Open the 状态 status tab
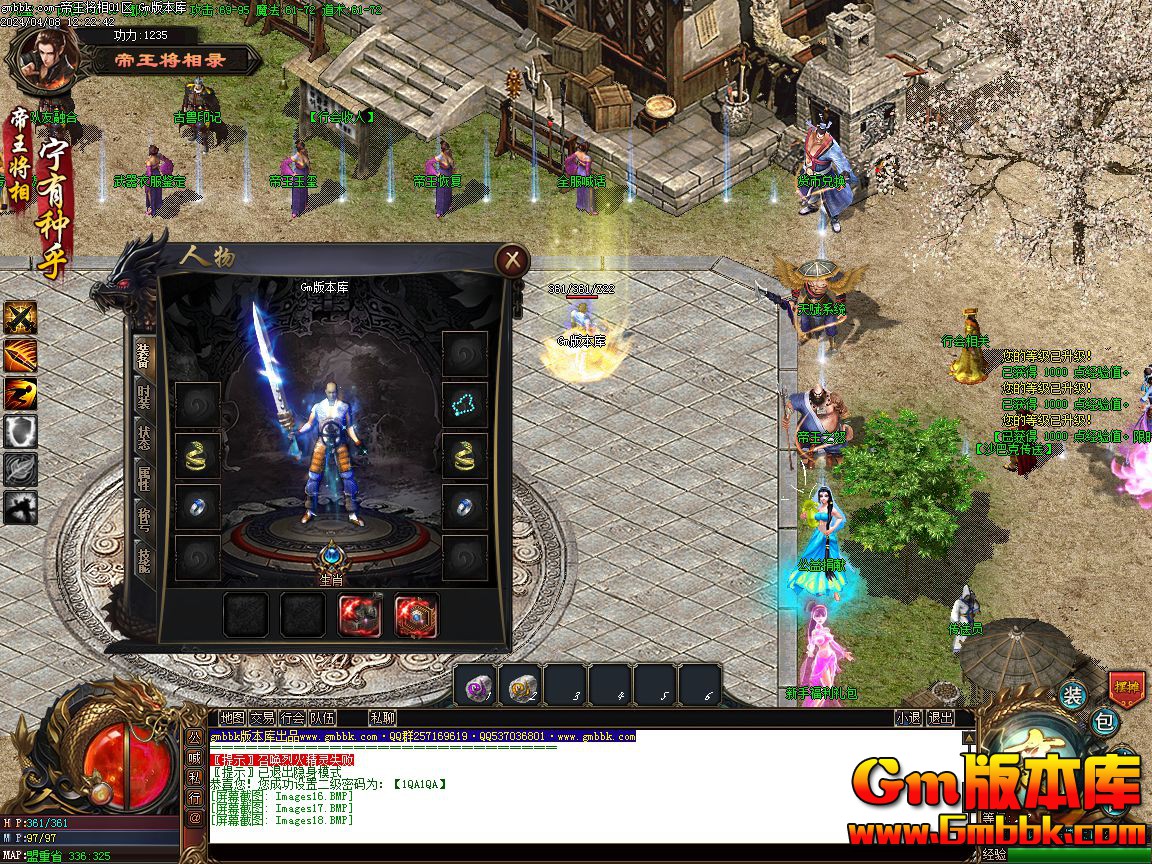 coord(144,441)
